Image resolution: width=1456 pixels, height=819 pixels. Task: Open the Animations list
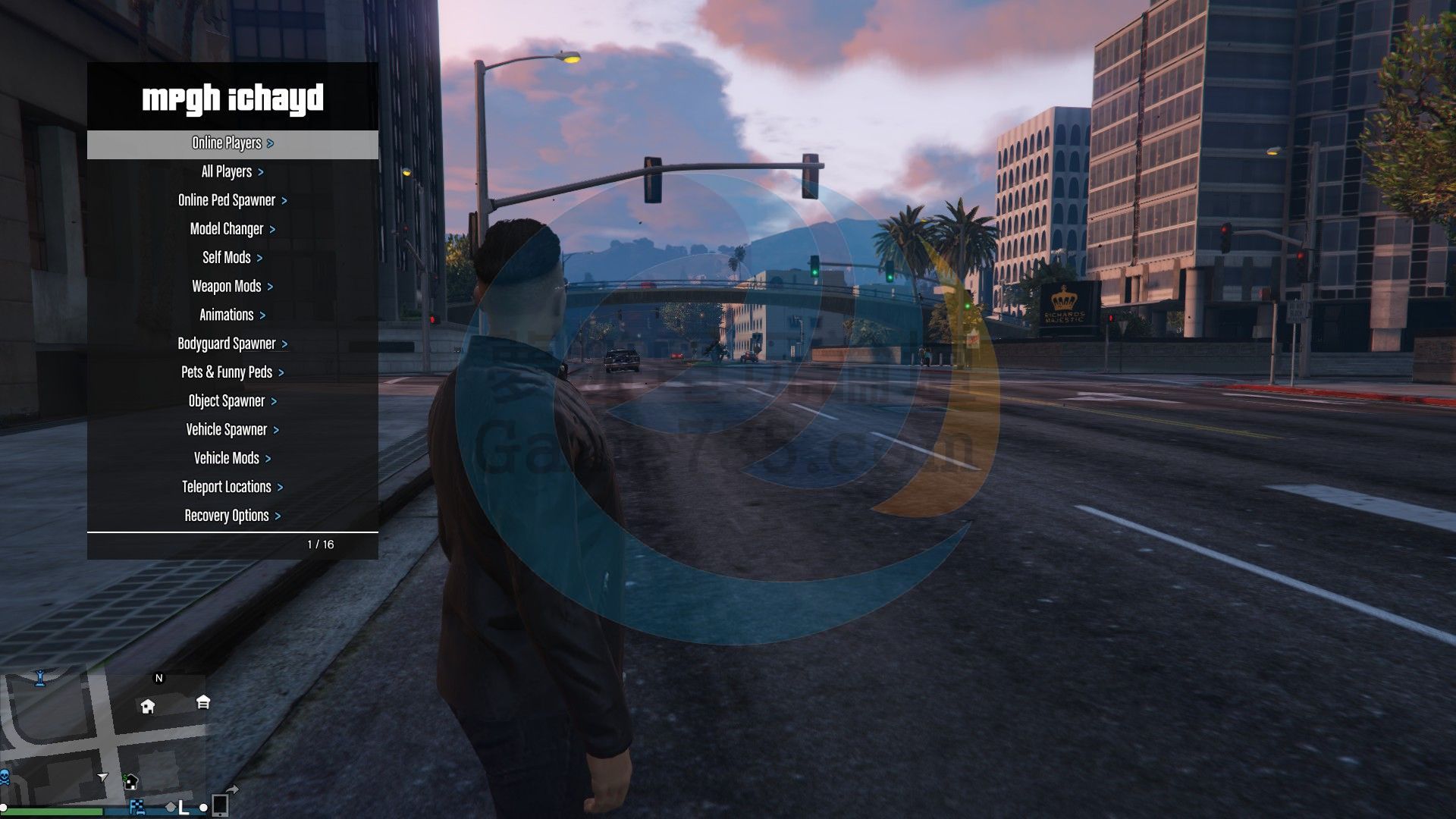pyautogui.click(x=232, y=315)
